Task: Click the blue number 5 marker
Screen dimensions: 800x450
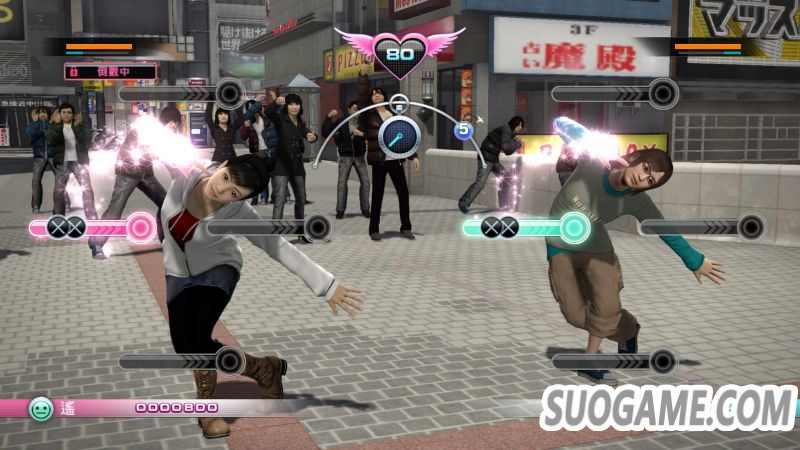Action: (x=463, y=130)
